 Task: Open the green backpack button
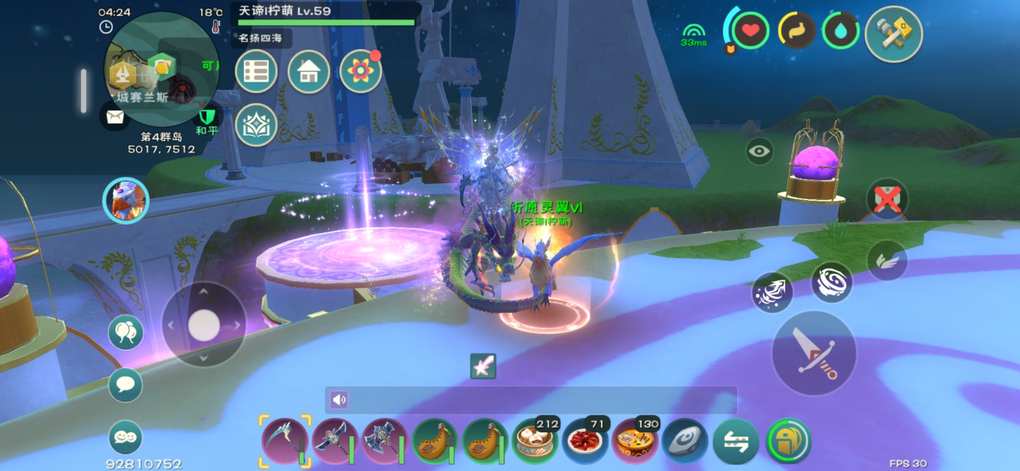(788, 440)
